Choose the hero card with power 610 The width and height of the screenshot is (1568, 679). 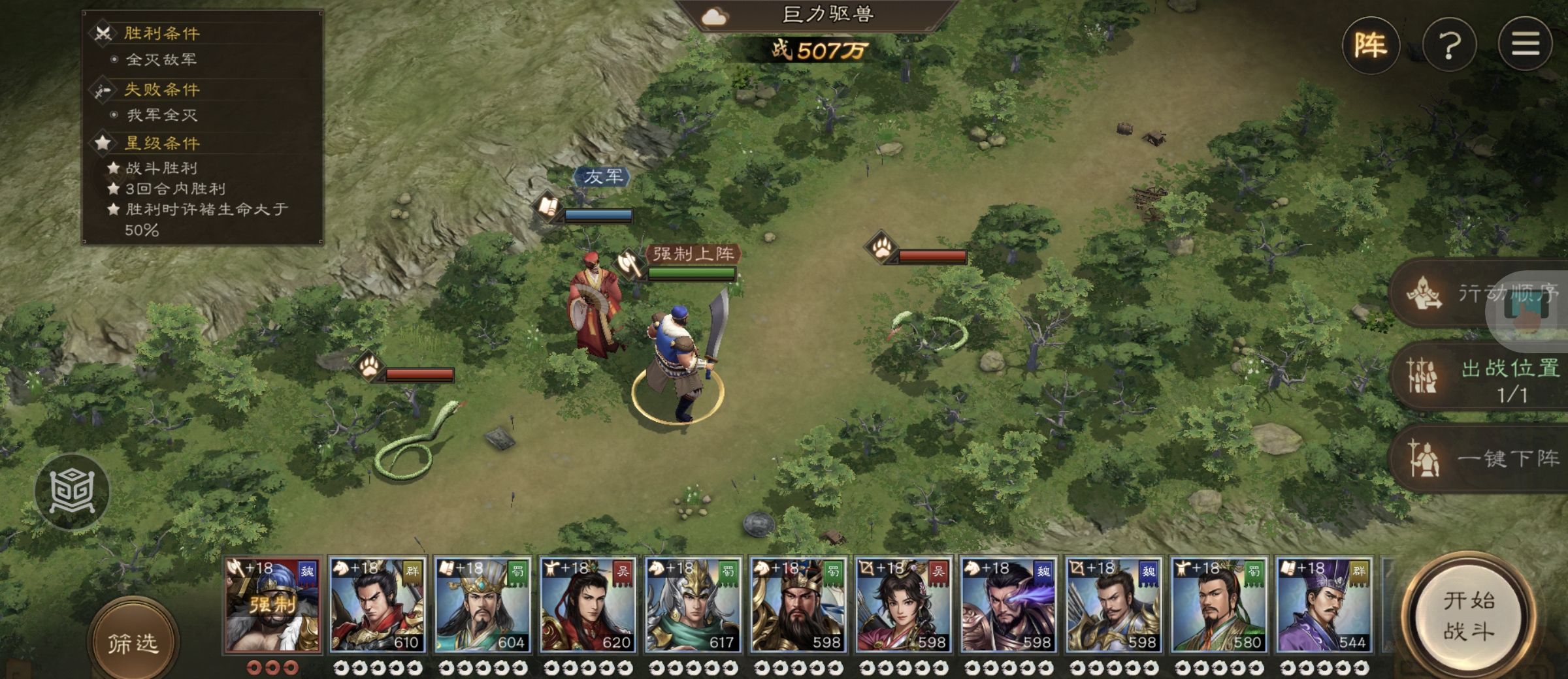click(x=378, y=605)
